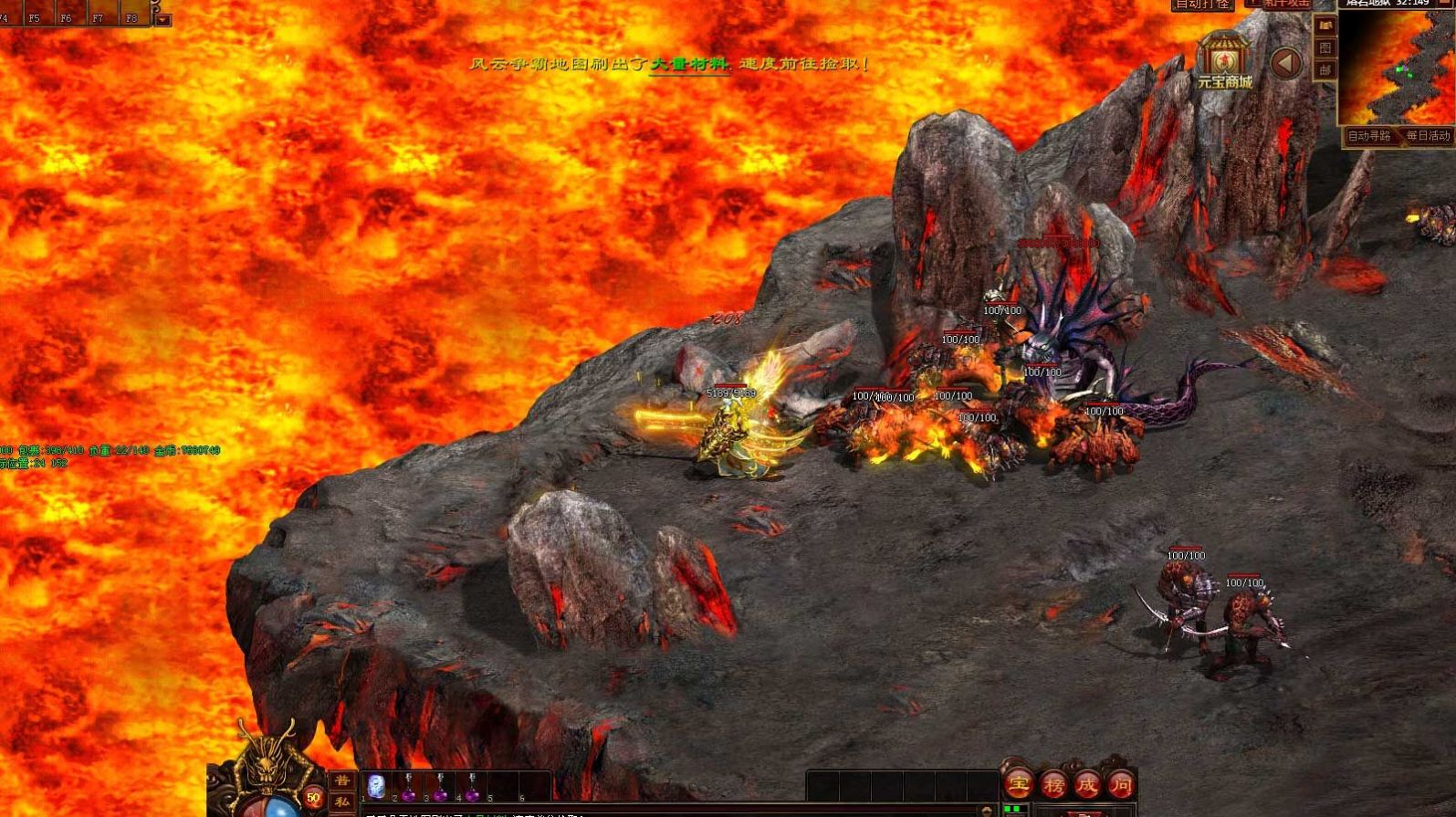Start 自动寻路 auto-pathfinding
Image resolution: width=1456 pixels, height=817 pixels.
(x=1368, y=136)
